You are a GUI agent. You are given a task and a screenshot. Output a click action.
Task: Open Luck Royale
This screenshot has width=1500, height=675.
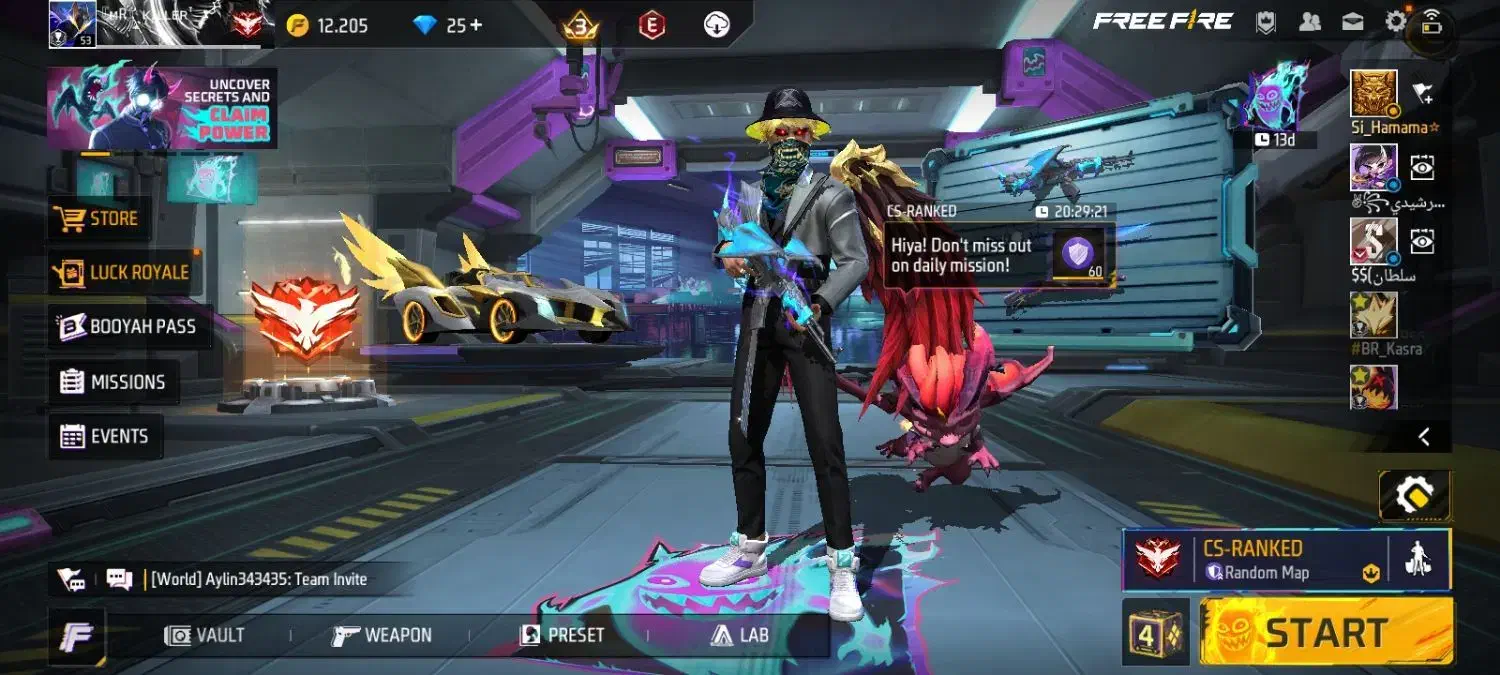(124, 272)
